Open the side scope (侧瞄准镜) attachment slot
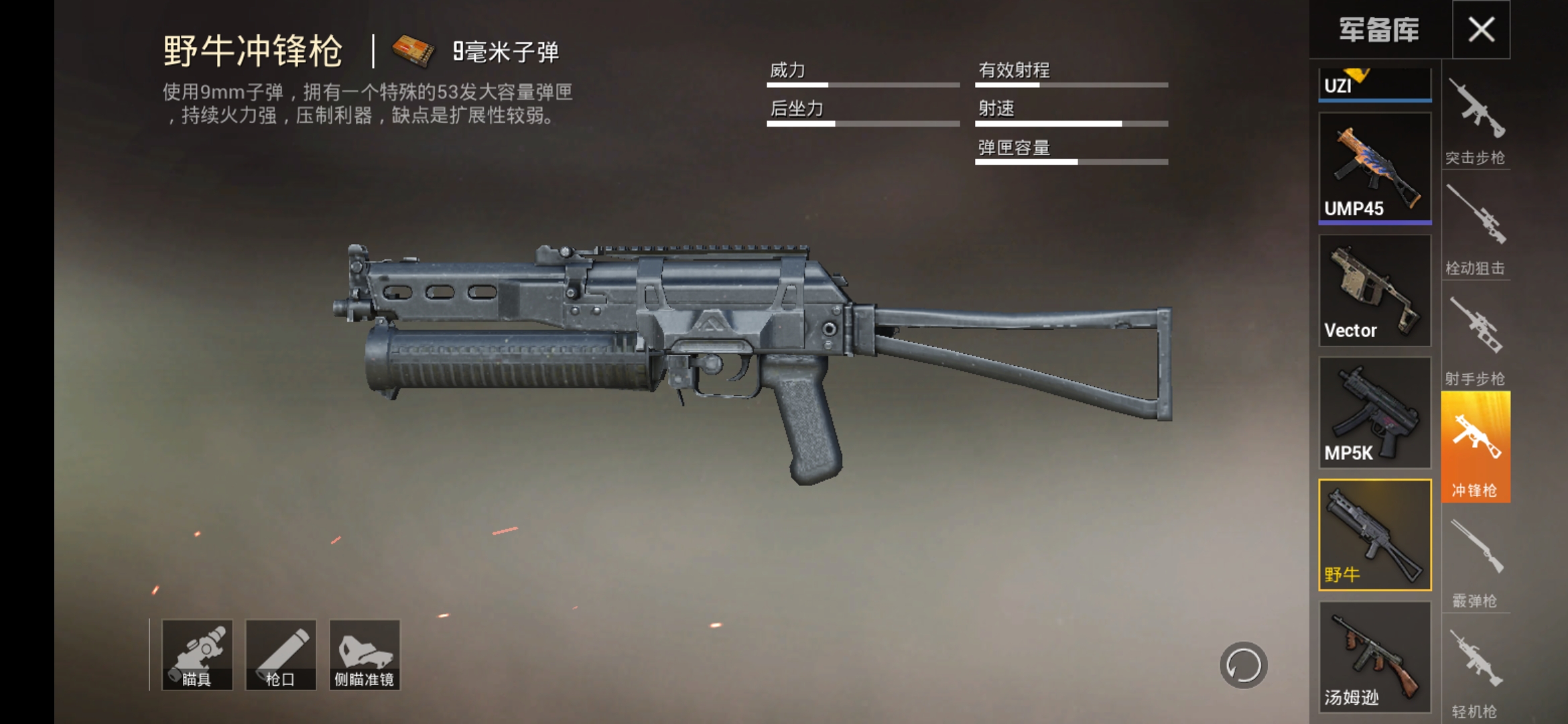The height and width of the screenshot is (724, 1568). pyautogui.click(x=364, y=654)
